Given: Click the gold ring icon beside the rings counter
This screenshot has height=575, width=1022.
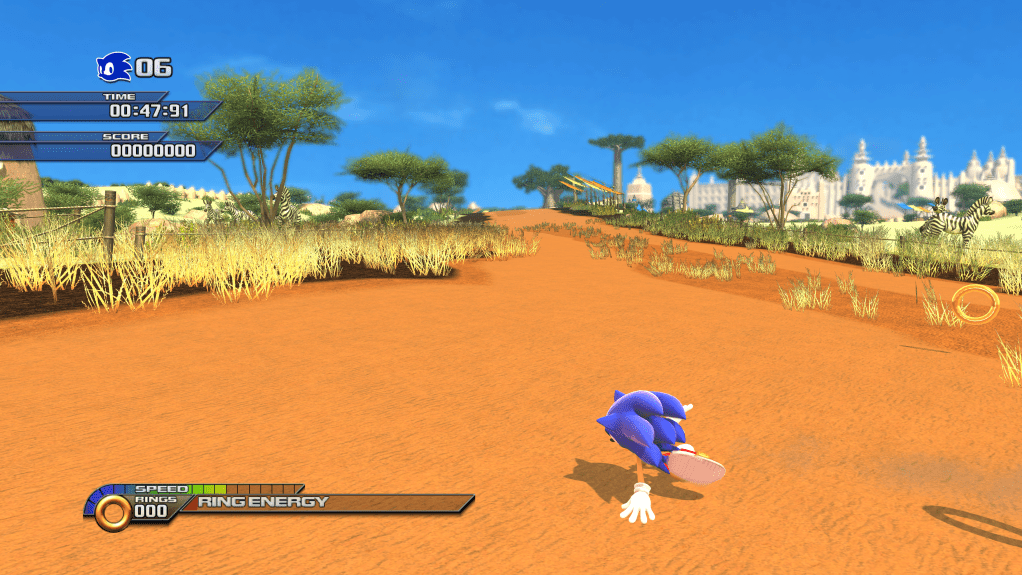Looking at the screenshot, I should (114, 512).
